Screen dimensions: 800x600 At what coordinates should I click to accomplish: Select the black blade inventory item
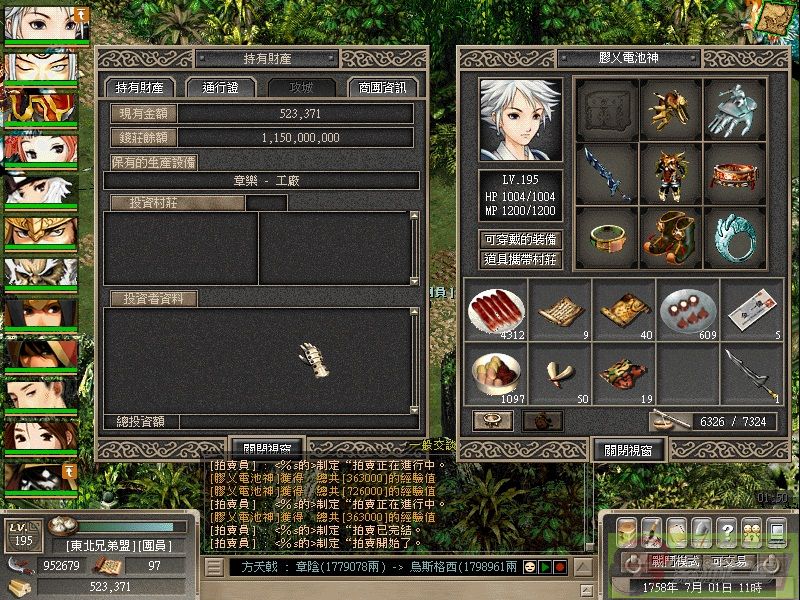[752, 374]
